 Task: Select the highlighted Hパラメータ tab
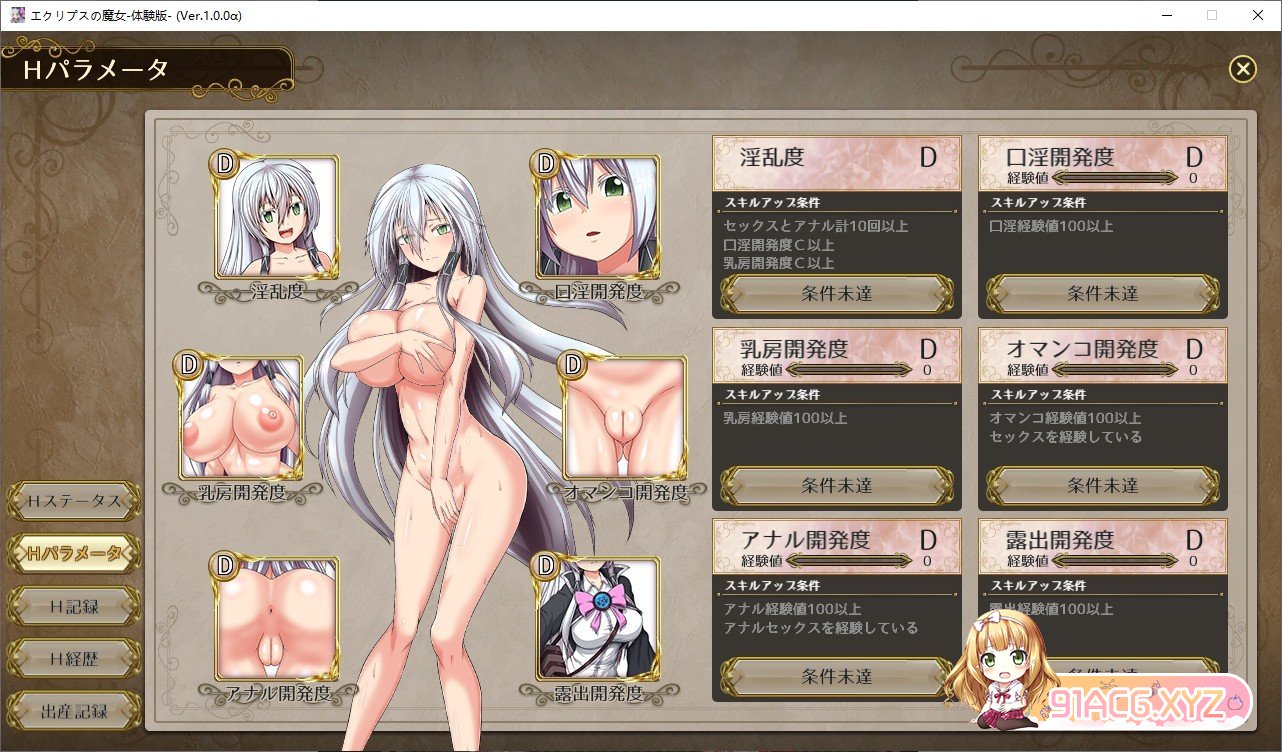tap(73, 552)
